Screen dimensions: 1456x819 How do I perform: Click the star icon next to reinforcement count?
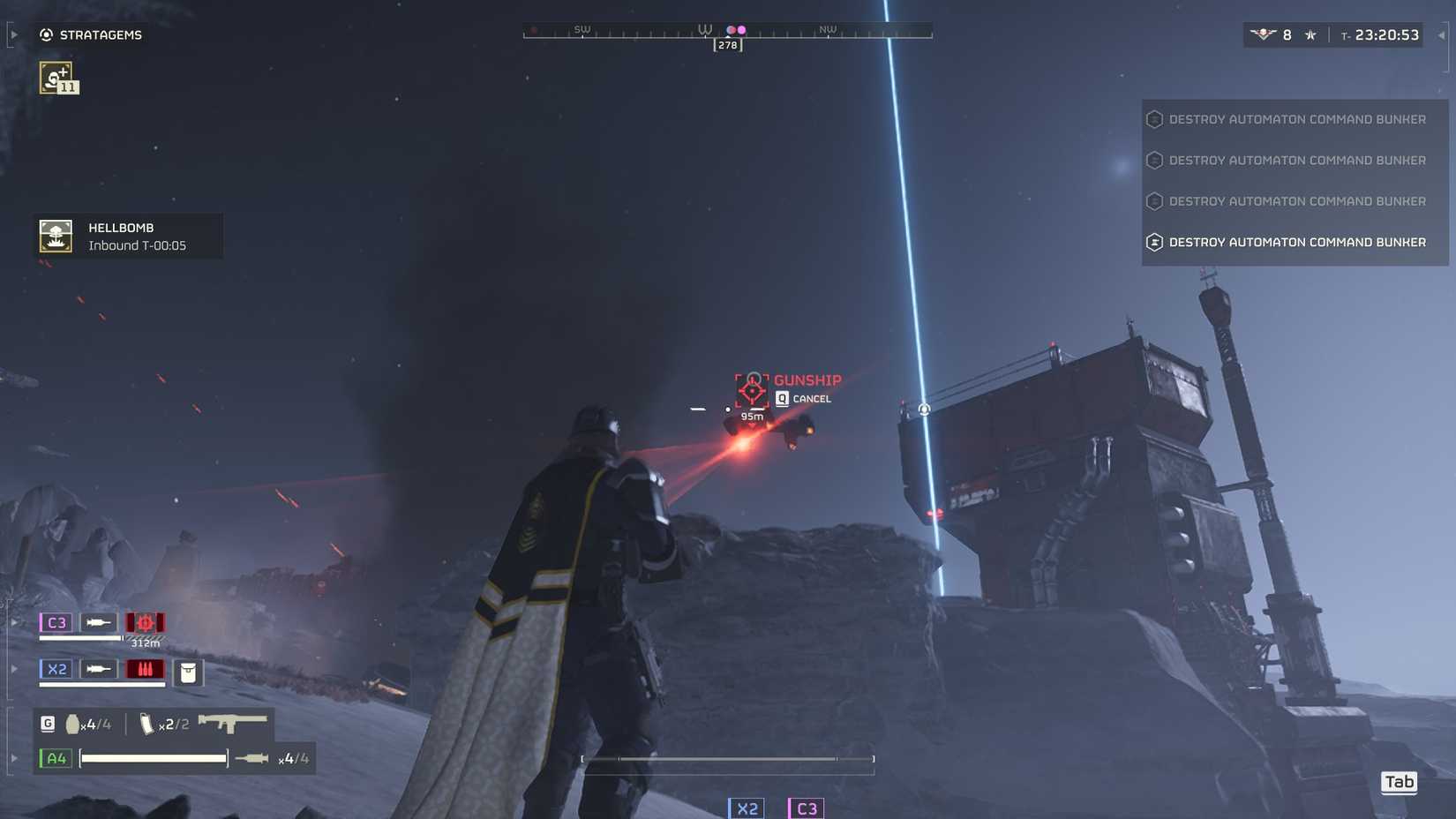coord(1311,34)
